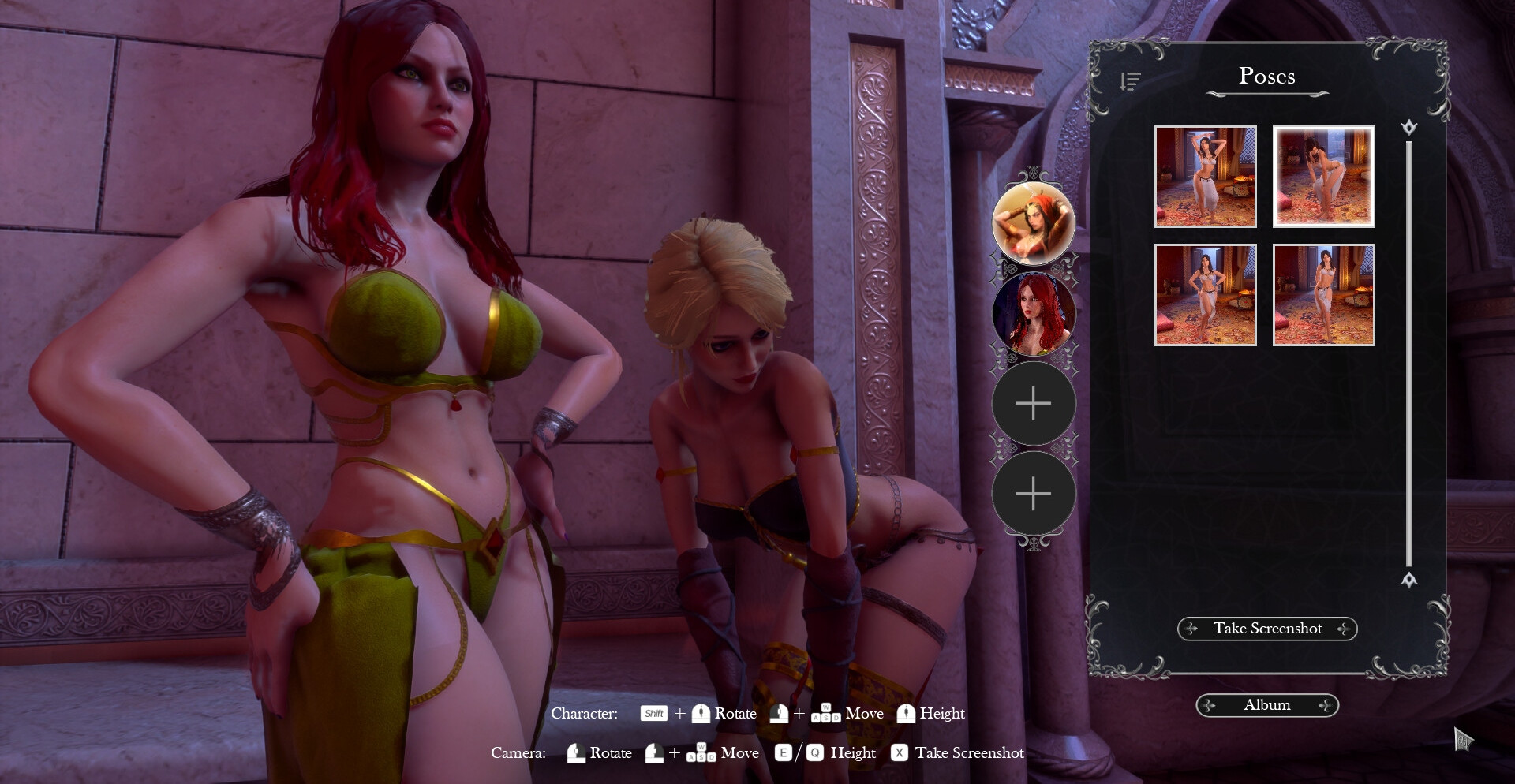Select the red-haired character portrait
Image resolution: width=1515 pixels, height=784 pixels.
point(1033,314)
